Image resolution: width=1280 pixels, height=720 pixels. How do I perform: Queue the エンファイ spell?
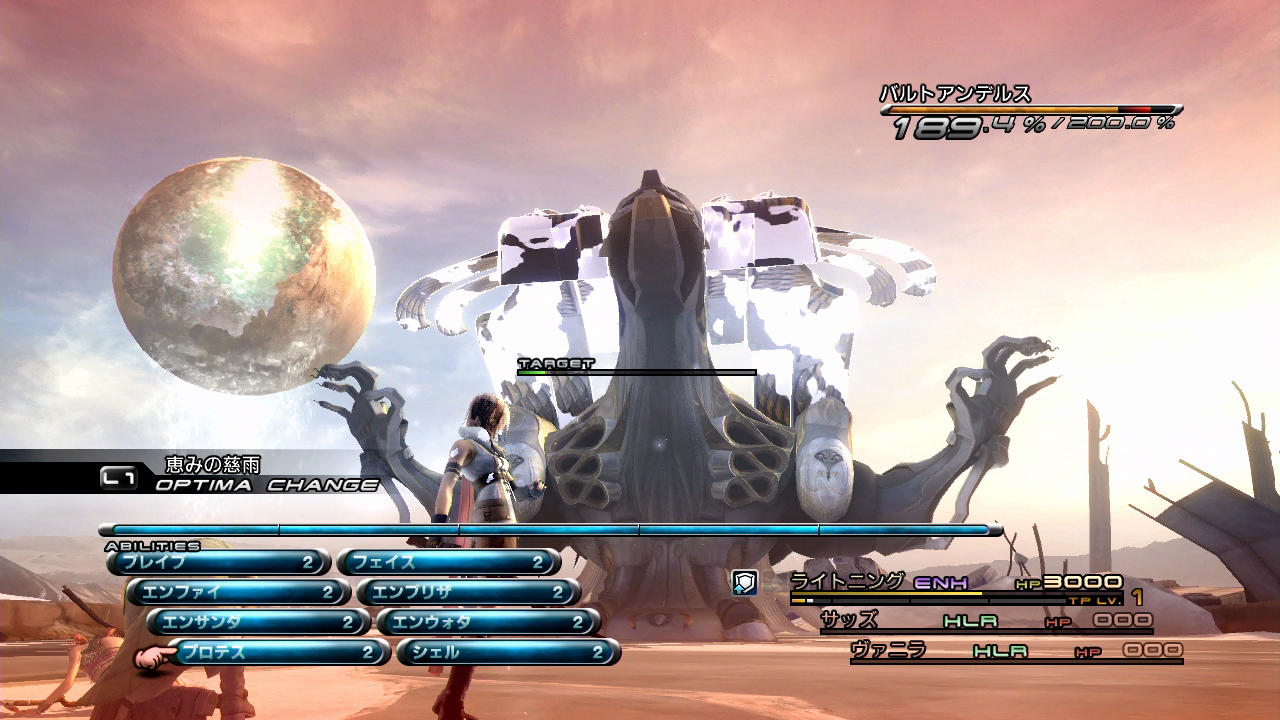[x=238, y=593]
